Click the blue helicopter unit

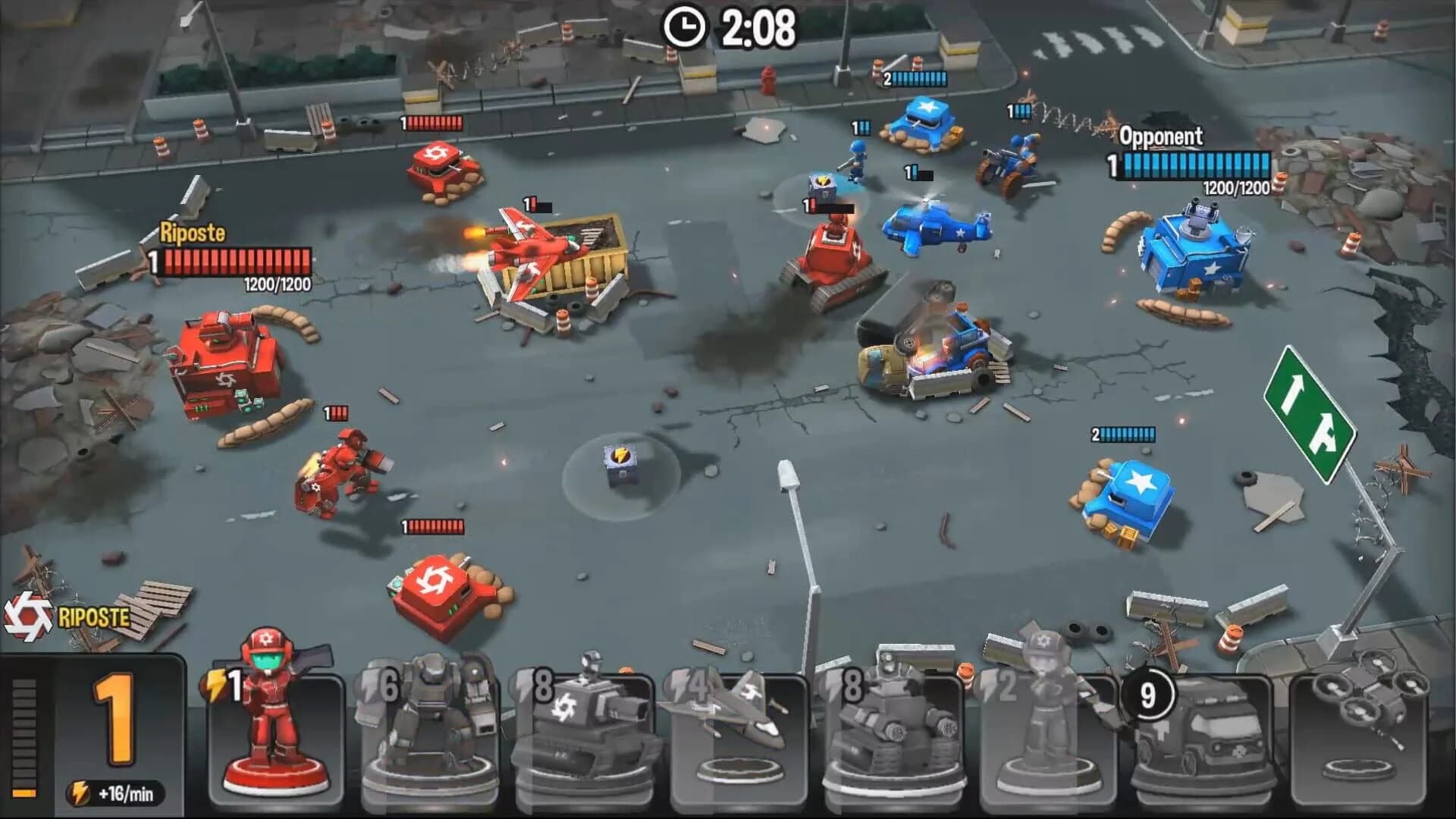938,227
